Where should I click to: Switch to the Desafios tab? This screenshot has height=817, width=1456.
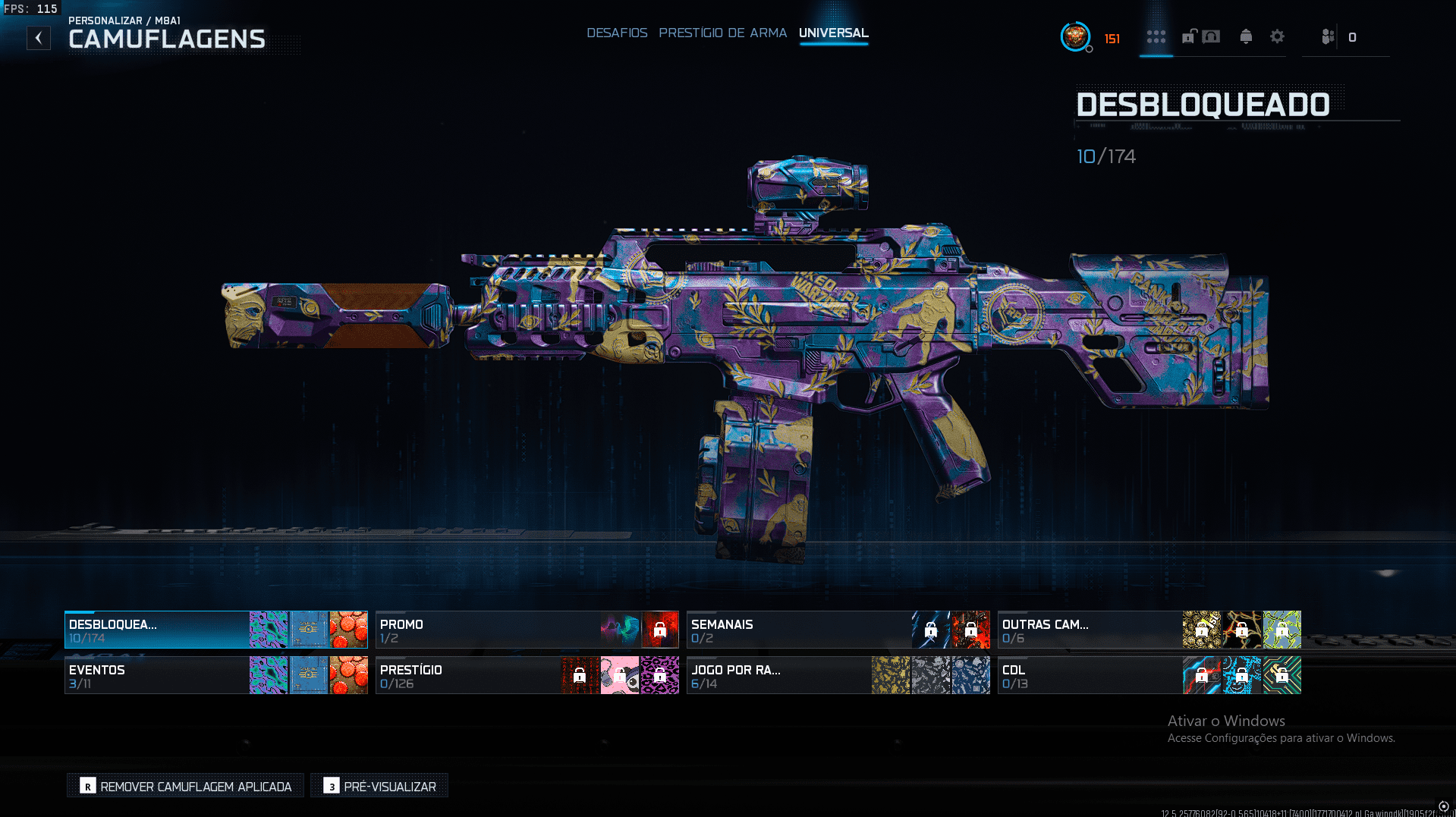[617, 33]
